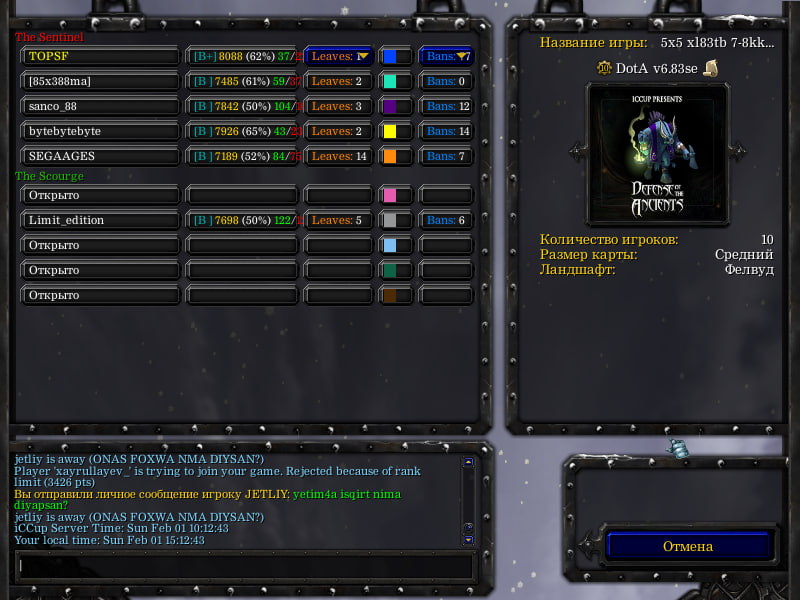Open the SEGAAGES player slot dropdown
Image resolution: width=800 pixels, height=600 pixels.
coord(99,156)
